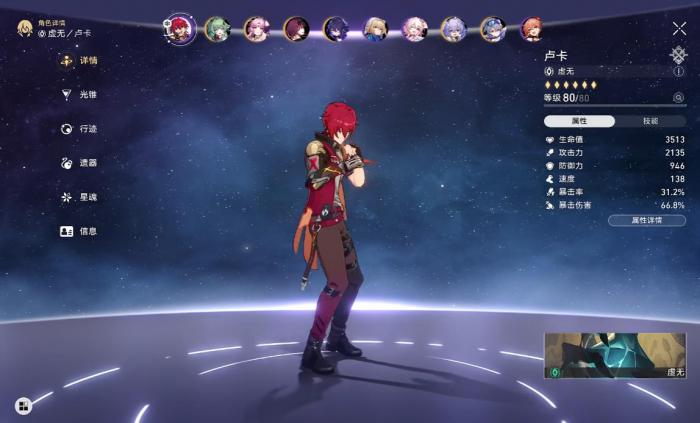Switch to the blue-haired character portrait
The height and width of the screenshot is (423, 700).
coord(492,29)
